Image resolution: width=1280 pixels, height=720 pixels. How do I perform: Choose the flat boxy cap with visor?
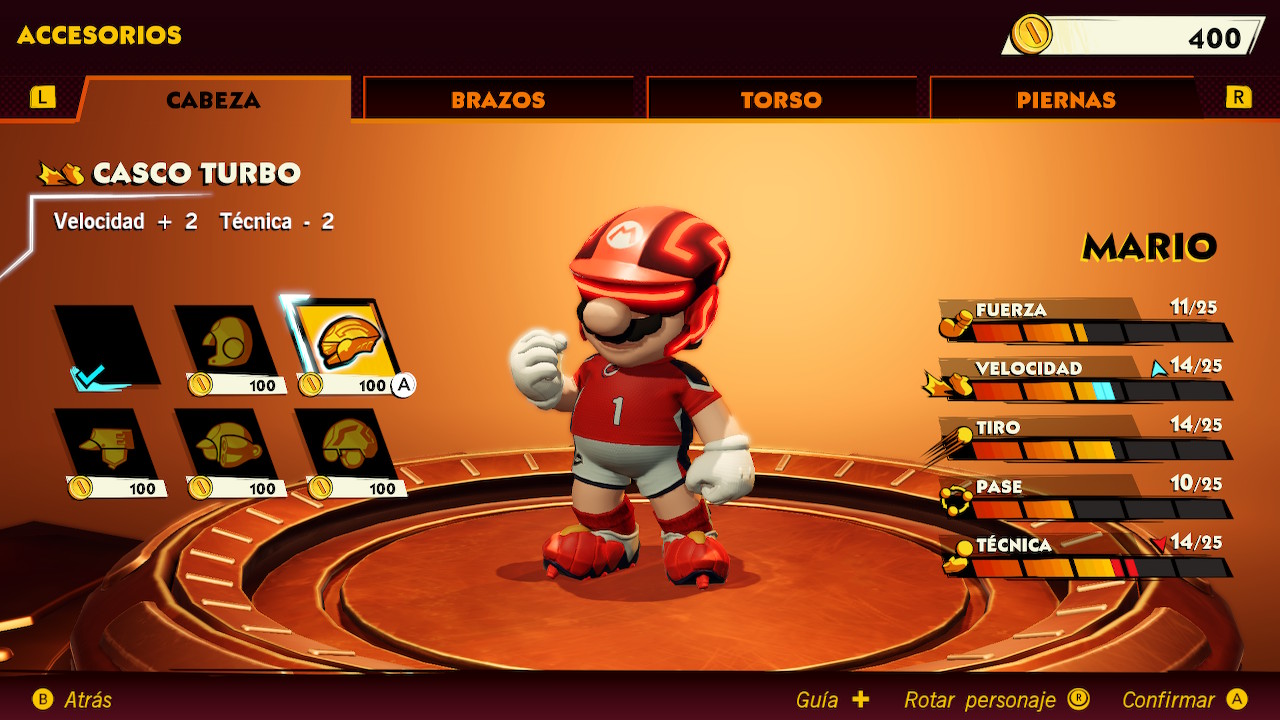106,444
